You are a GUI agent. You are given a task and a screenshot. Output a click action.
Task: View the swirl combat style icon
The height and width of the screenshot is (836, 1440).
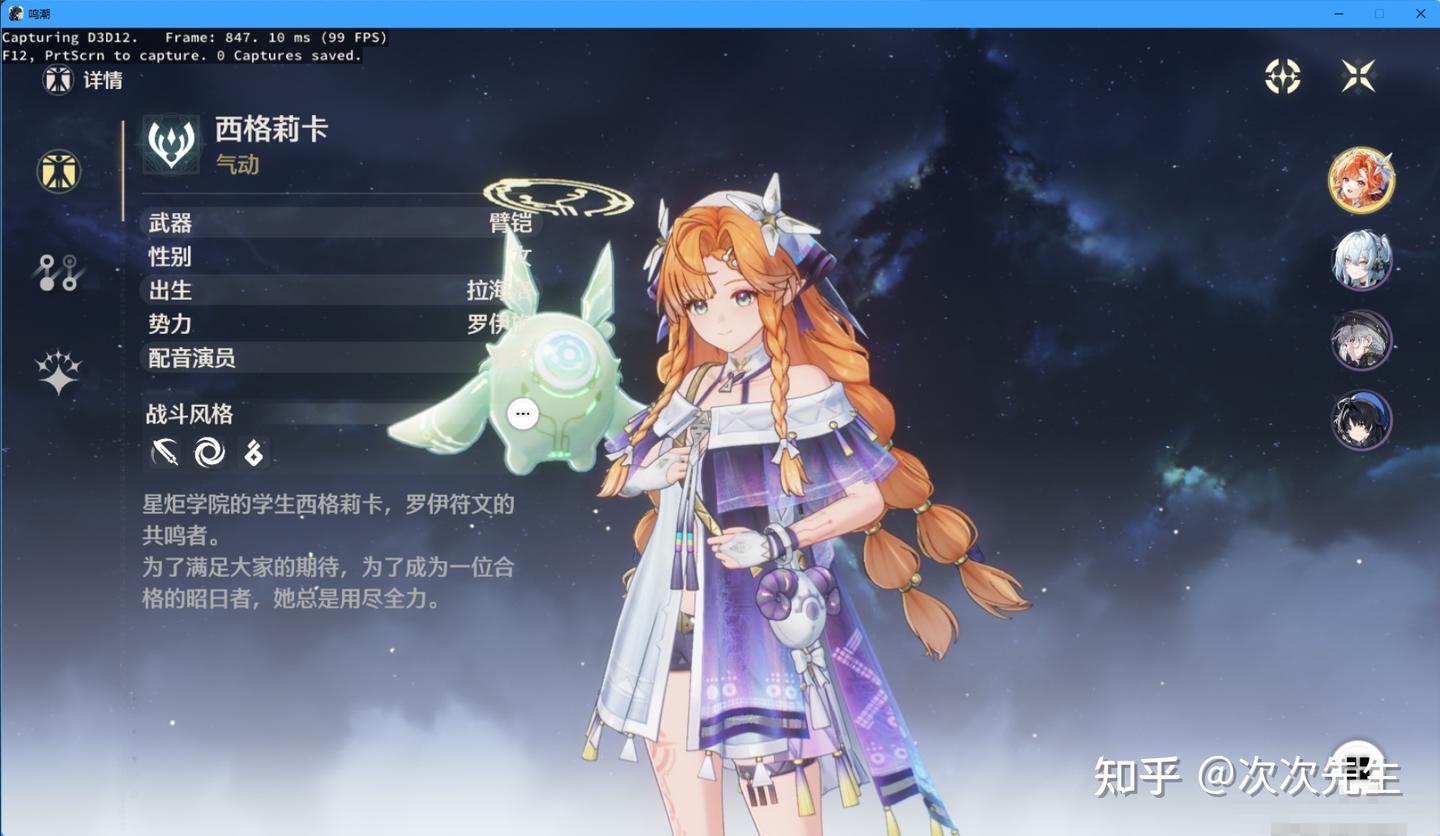coord(210,453)
